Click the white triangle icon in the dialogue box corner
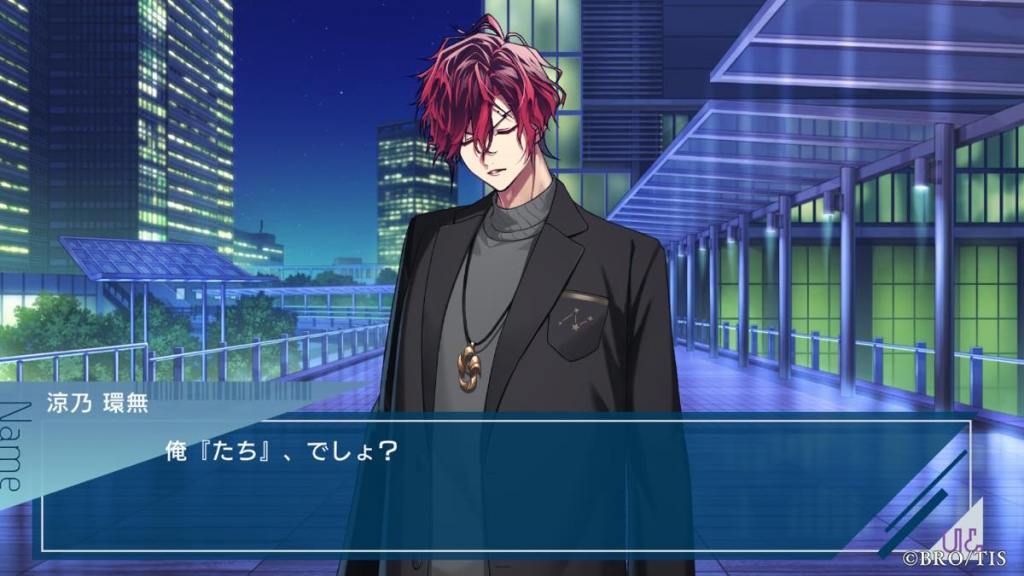 [962, 526]
